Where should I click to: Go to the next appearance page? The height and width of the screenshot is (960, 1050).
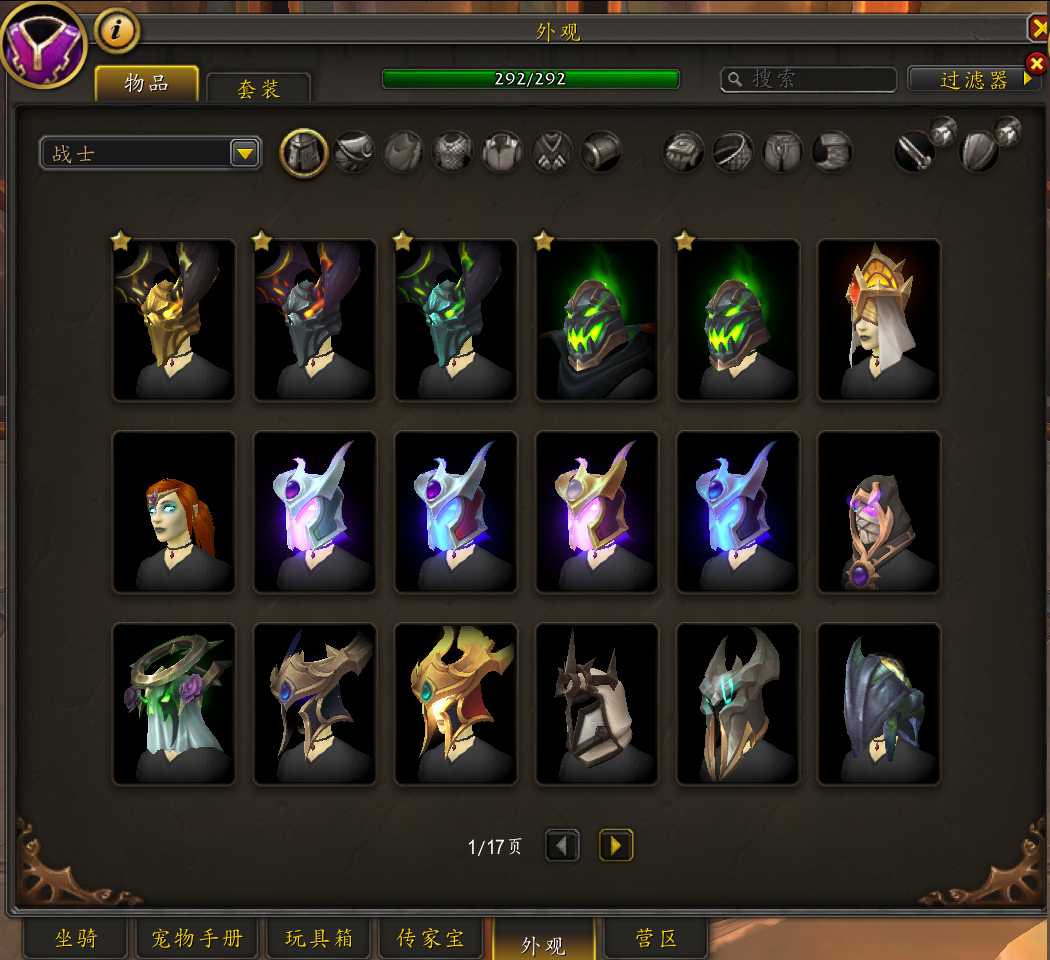[x=616, y=846]
